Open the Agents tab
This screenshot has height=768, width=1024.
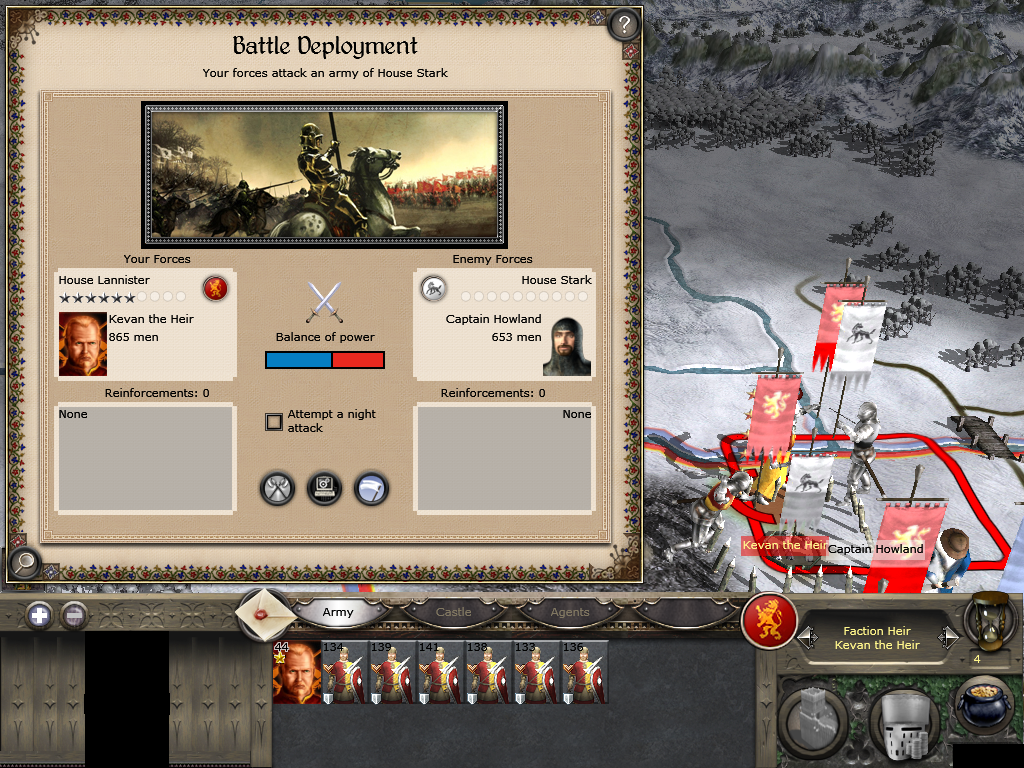click(570, 612)
